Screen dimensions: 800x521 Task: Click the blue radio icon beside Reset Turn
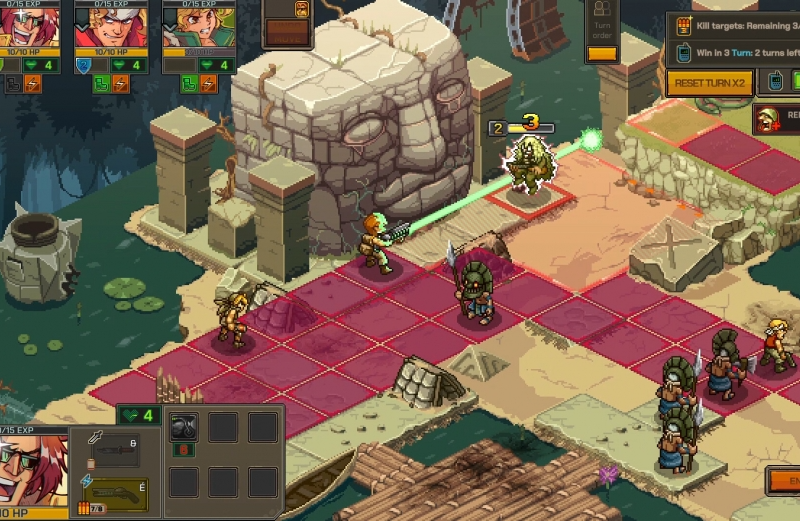coord(774,83)
